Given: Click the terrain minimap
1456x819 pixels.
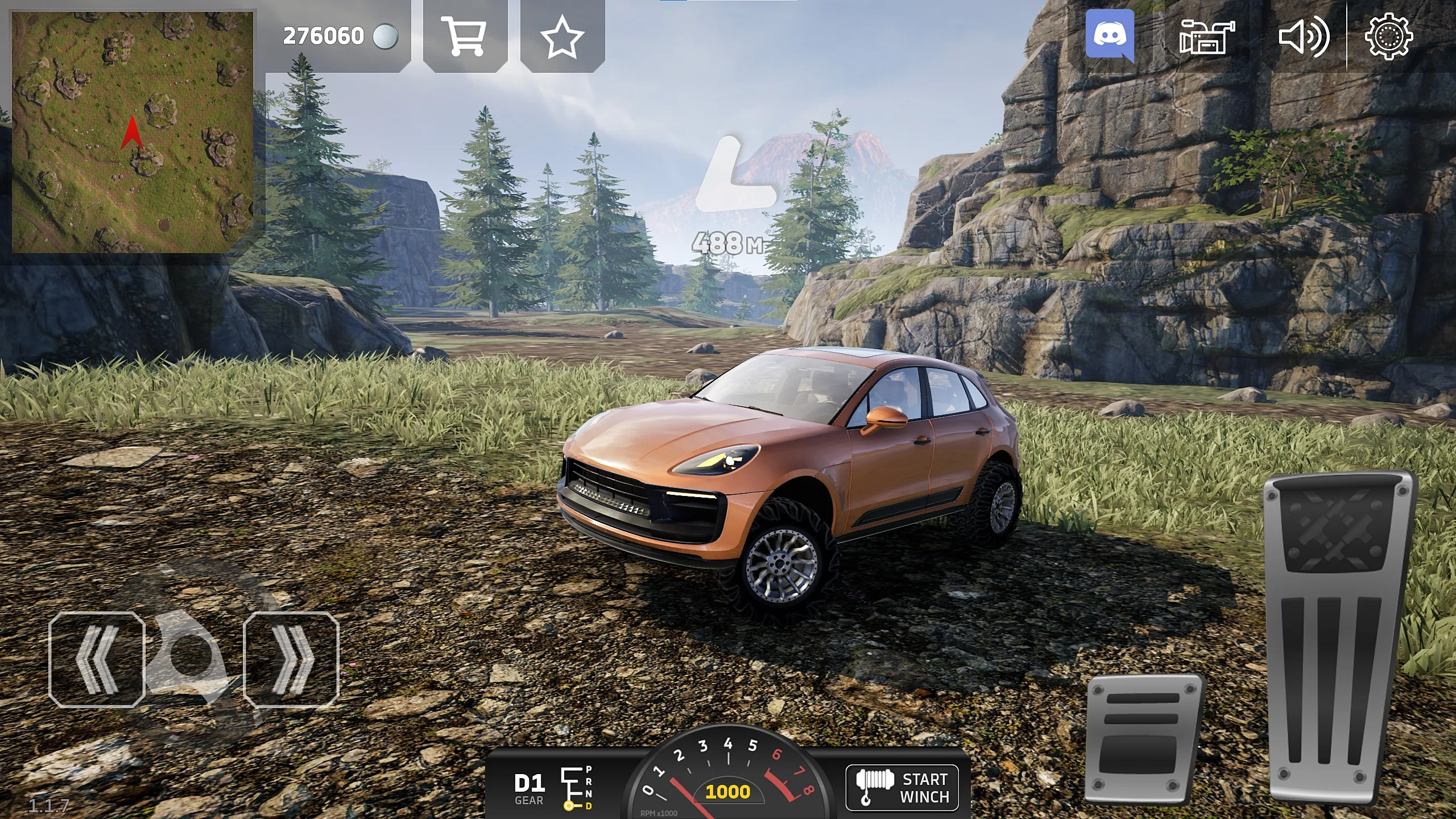Looking at the screenshot, I should (133, 132).
